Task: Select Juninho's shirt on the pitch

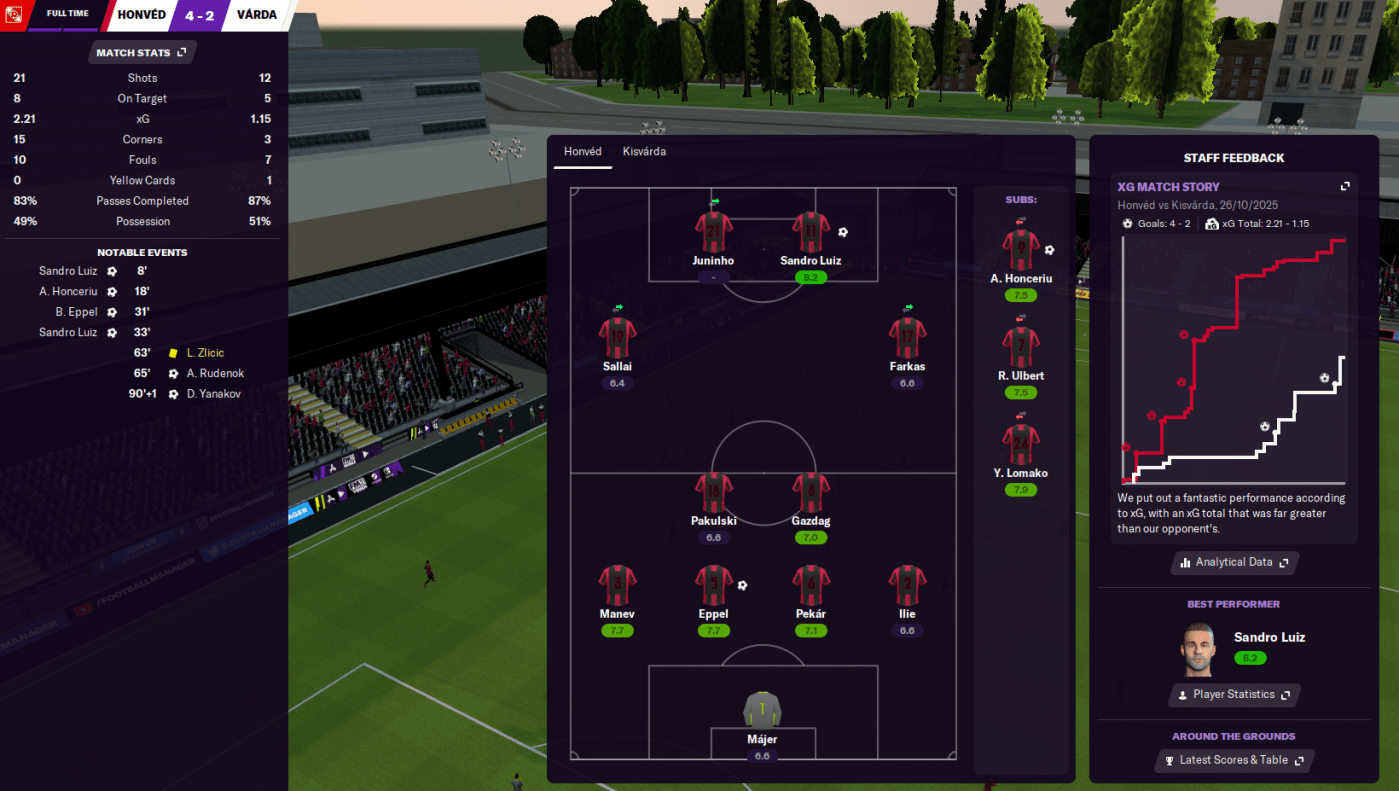Action: click(x=713, y=232)
